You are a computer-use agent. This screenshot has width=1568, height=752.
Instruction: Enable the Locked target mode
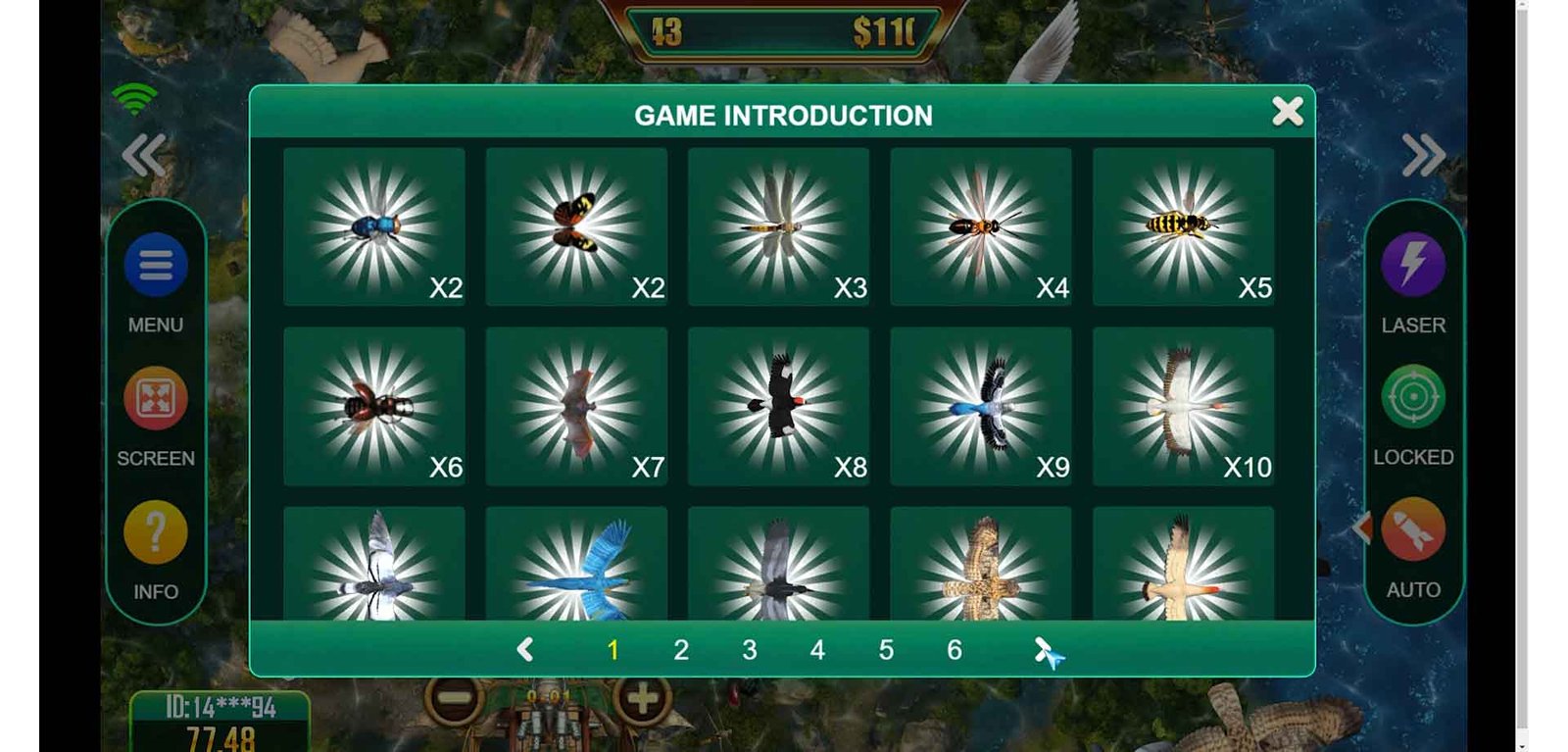(1412, 397)
